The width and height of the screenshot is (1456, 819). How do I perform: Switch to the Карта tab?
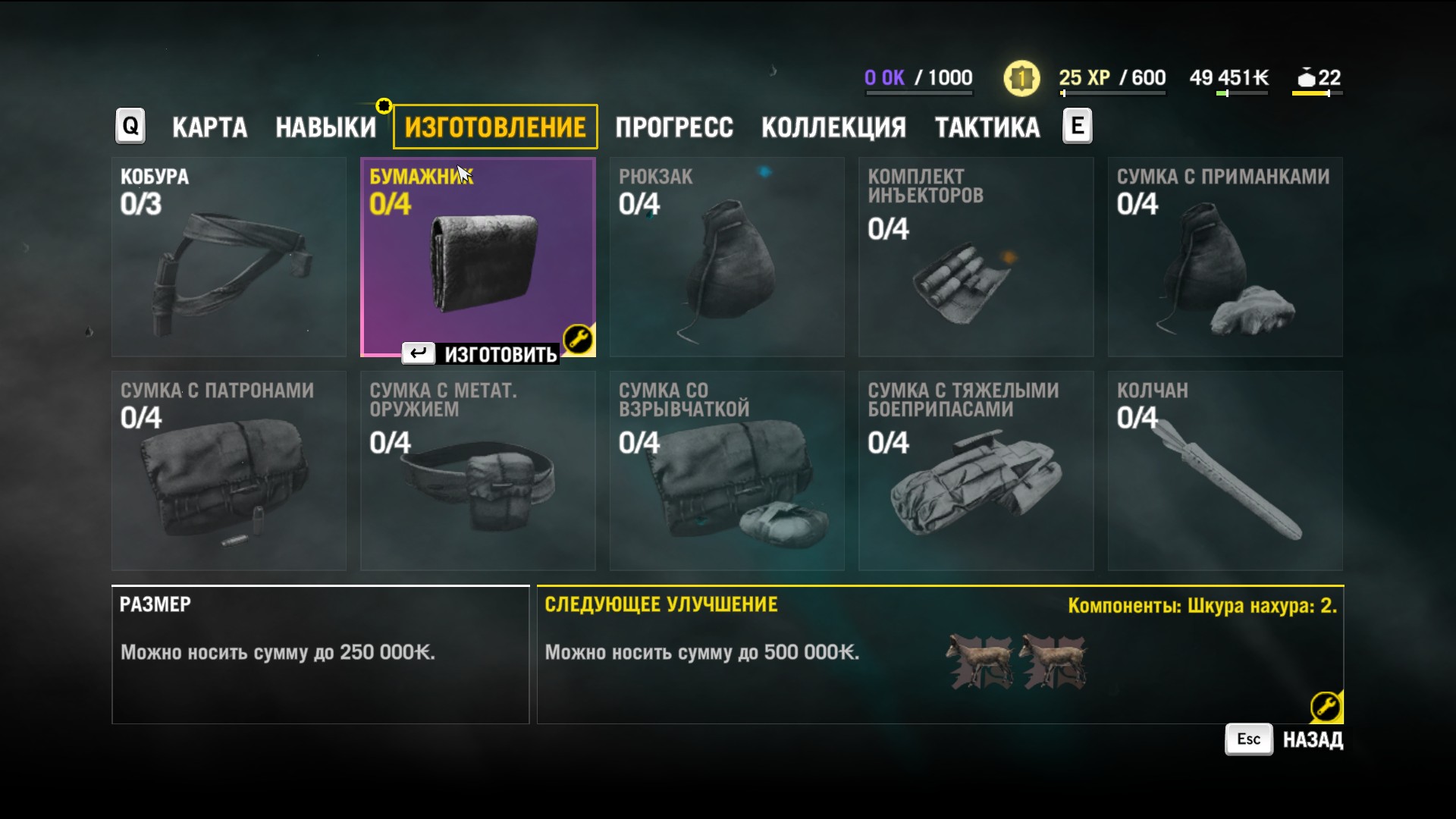click(x=209, y=127)
